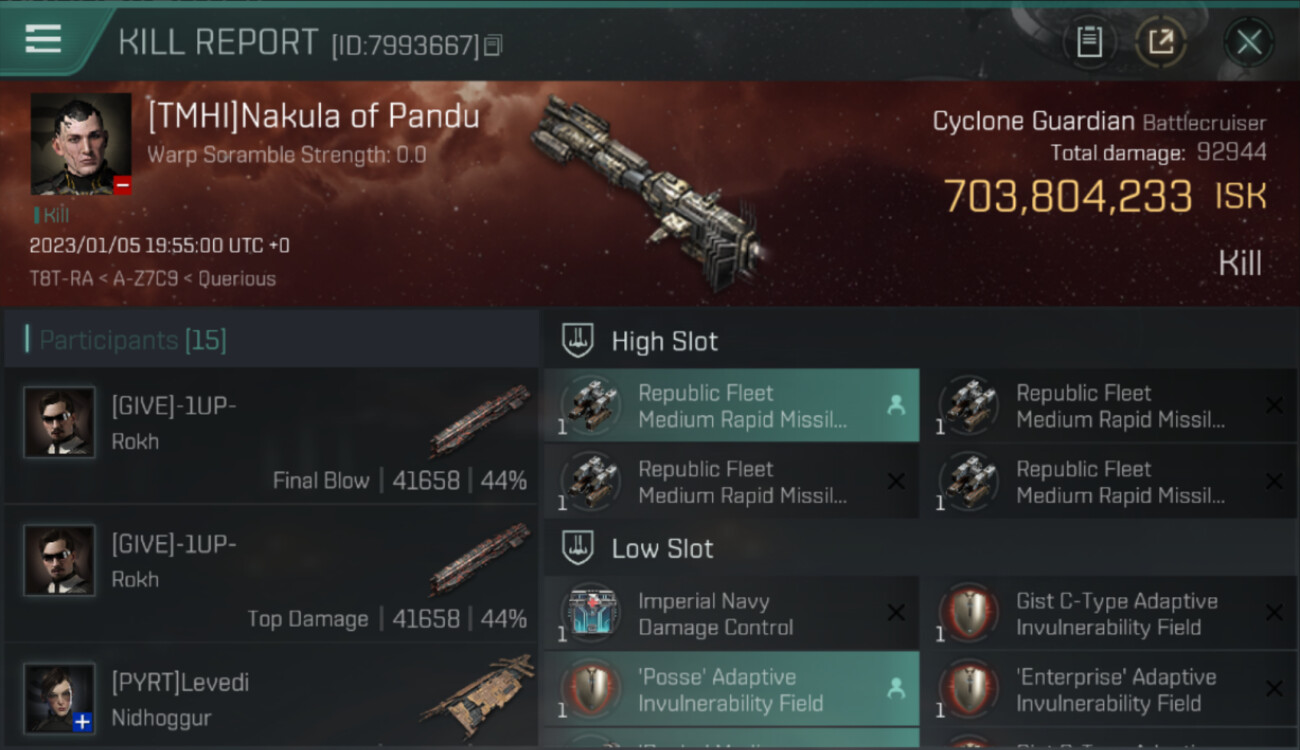Viewport: 1300px width, 750px height.
Task: Select Imperial Navy Damage Control module
Action: click(731, 614)
